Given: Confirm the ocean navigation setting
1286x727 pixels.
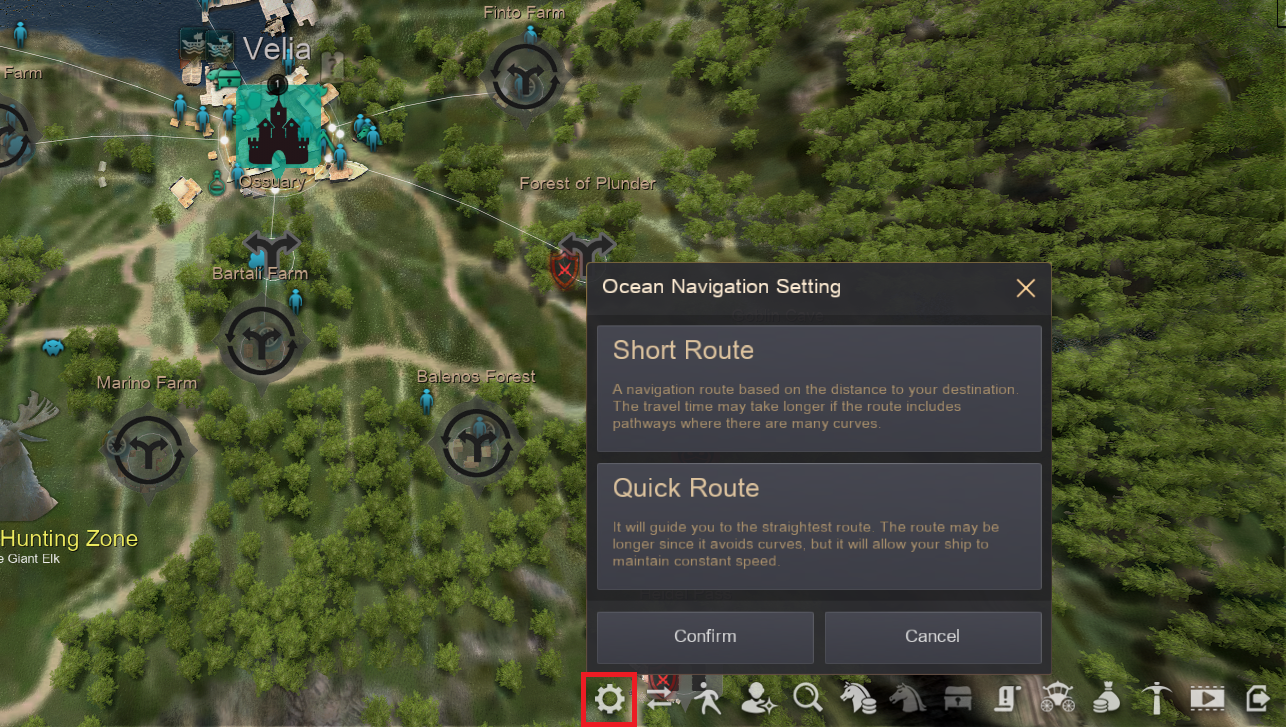Looking at the screenshot, I should [705, 637].
